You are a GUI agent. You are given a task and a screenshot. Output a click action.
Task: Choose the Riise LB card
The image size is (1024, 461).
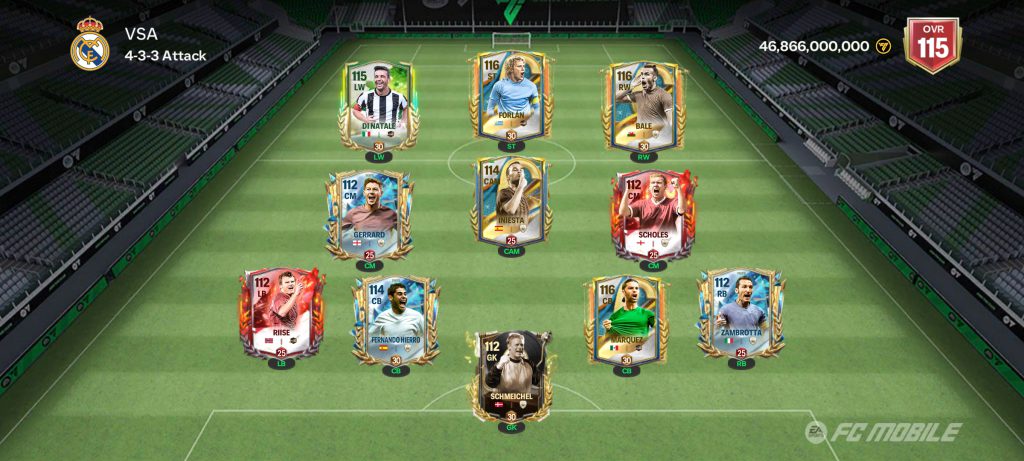coord(281,312)
